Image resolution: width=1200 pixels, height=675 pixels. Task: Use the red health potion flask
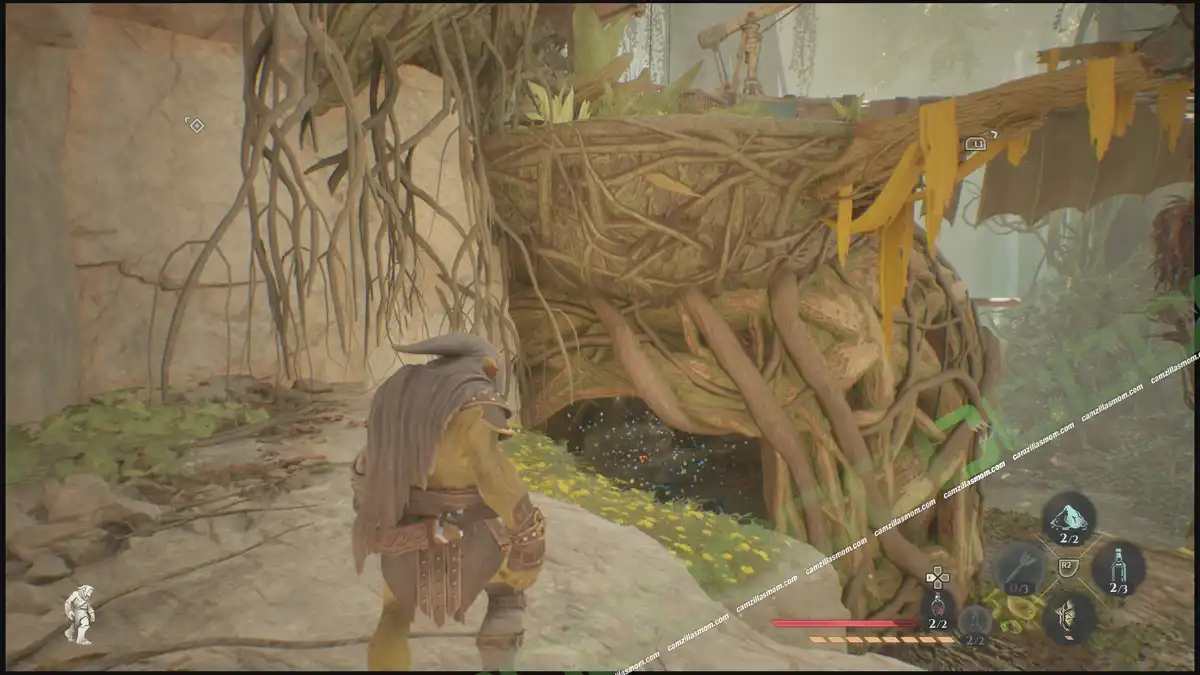click(x=937, y=606)
